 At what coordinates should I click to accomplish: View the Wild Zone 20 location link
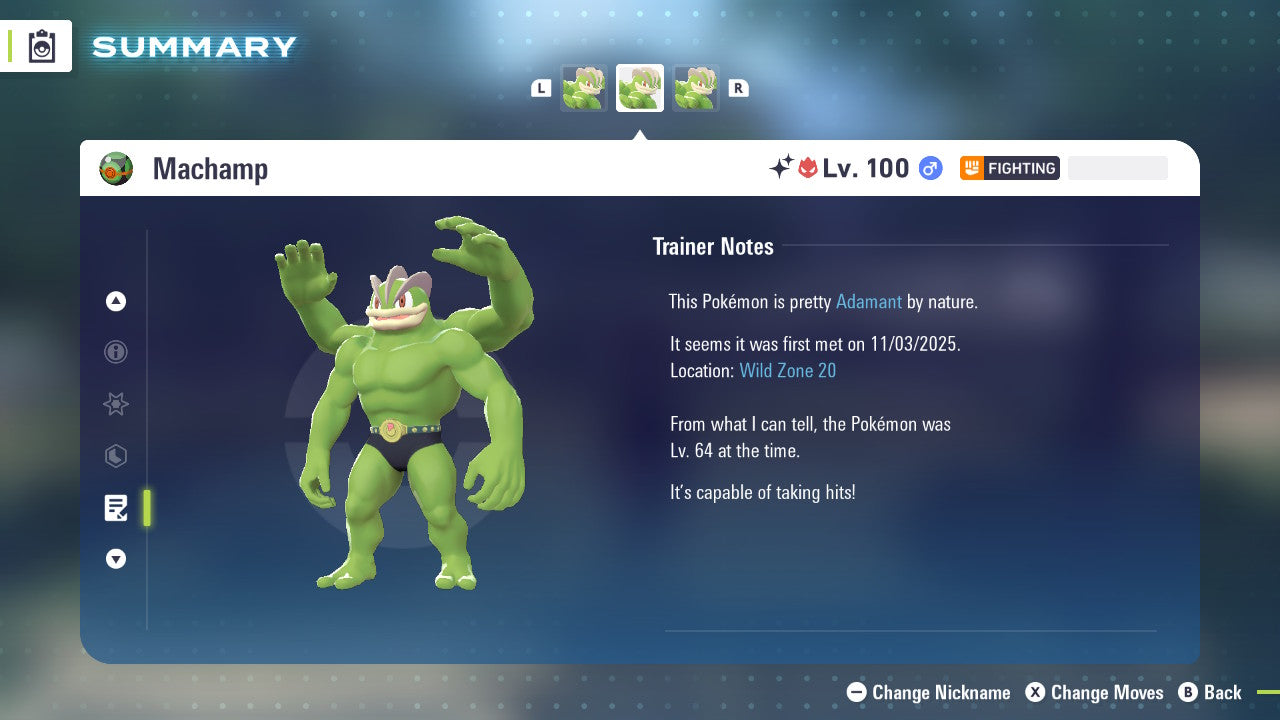[x=788, y=370]
